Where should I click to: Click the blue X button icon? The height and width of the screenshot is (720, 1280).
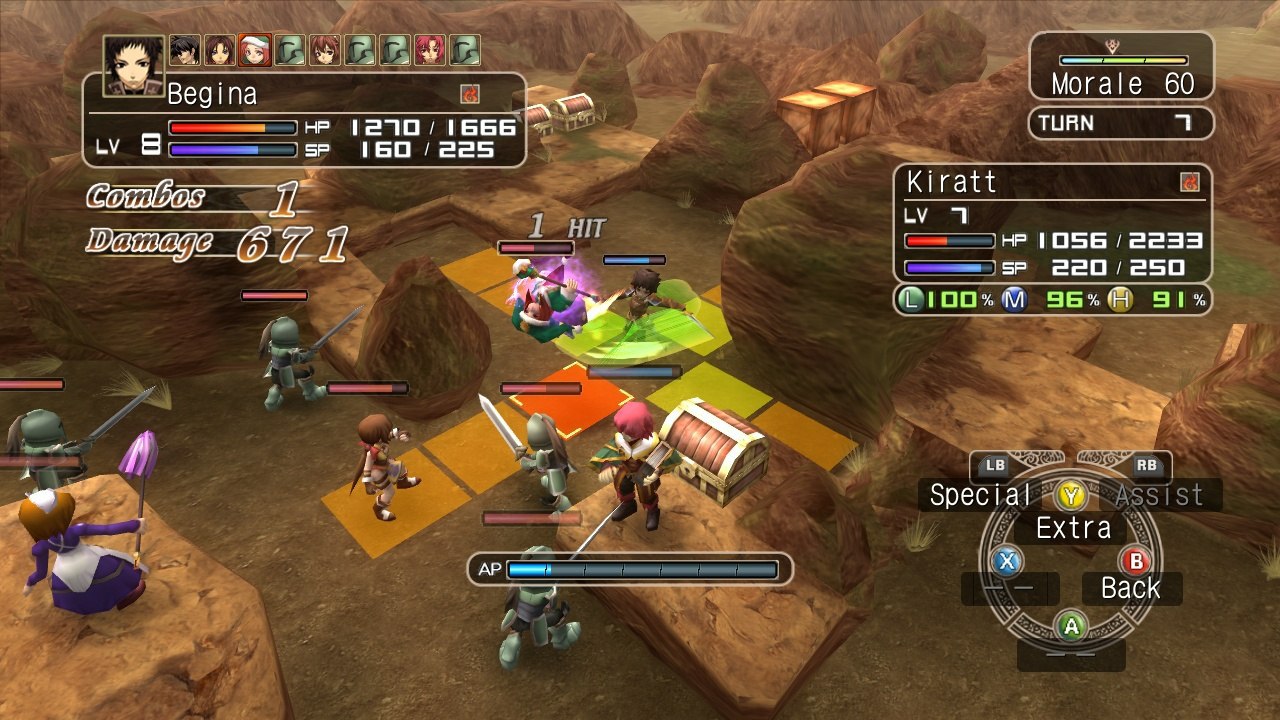[x=1008, y=562]
